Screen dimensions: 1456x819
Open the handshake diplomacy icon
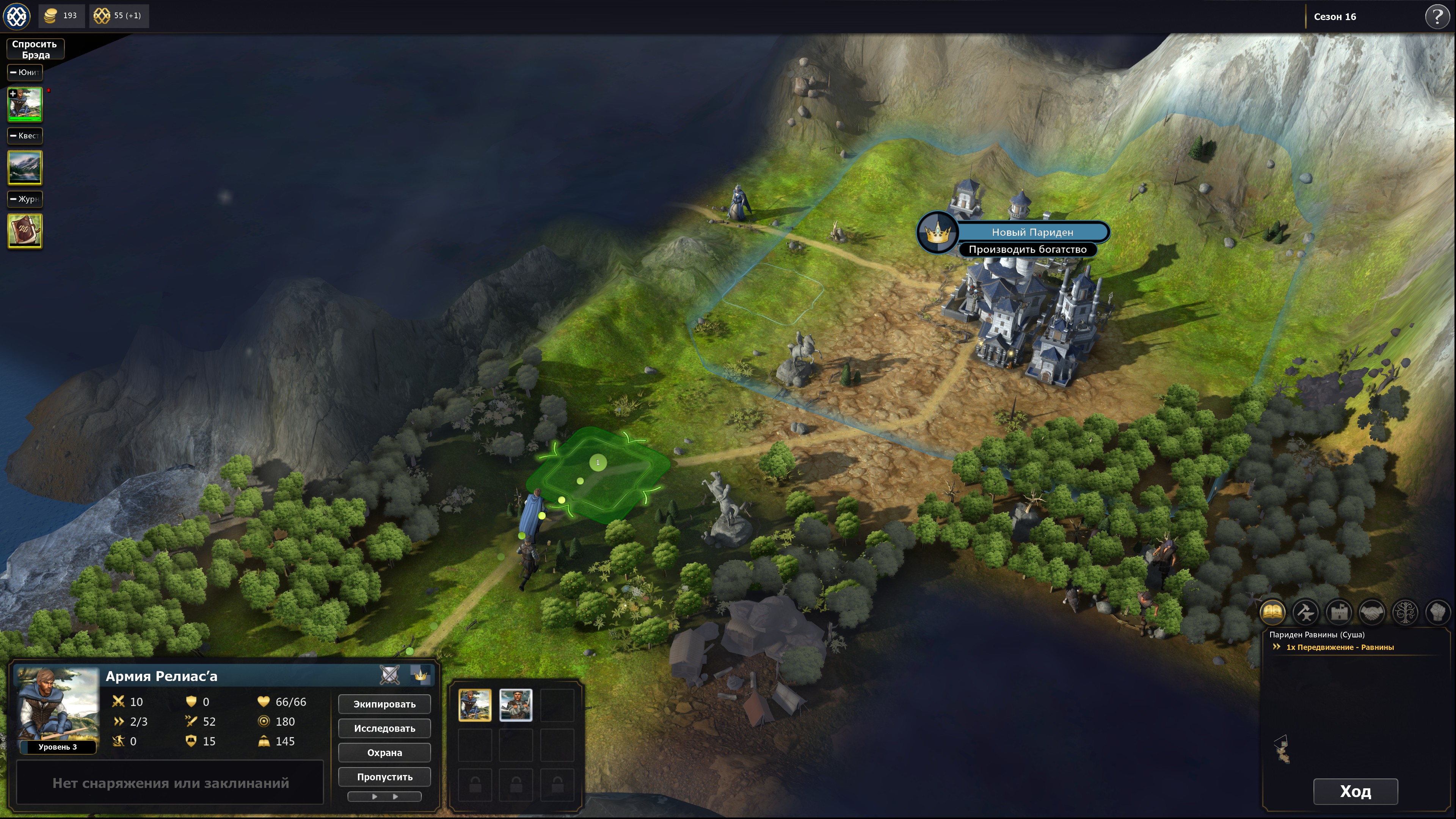pos(1372,612)
